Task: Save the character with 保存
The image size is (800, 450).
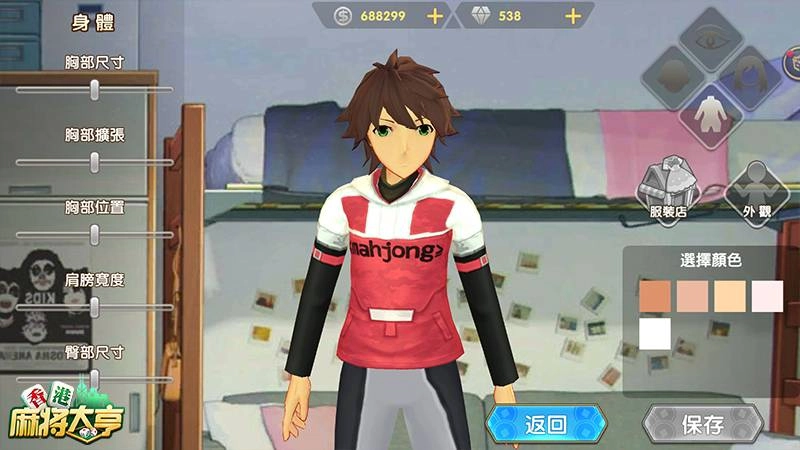Action: (x=702, y=424)
